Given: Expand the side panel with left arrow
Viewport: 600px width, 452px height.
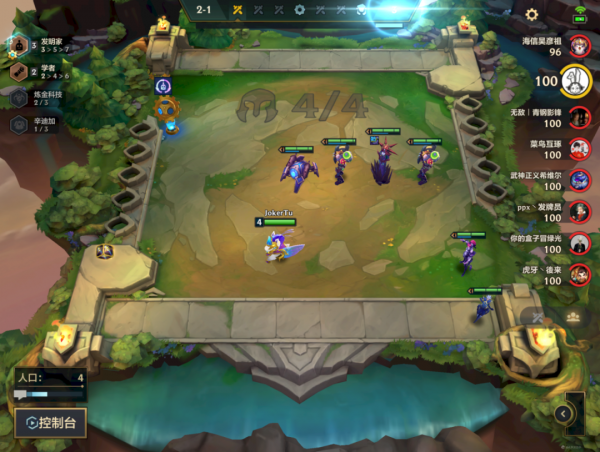Looking at the screenshot, I should pos(563,413).
